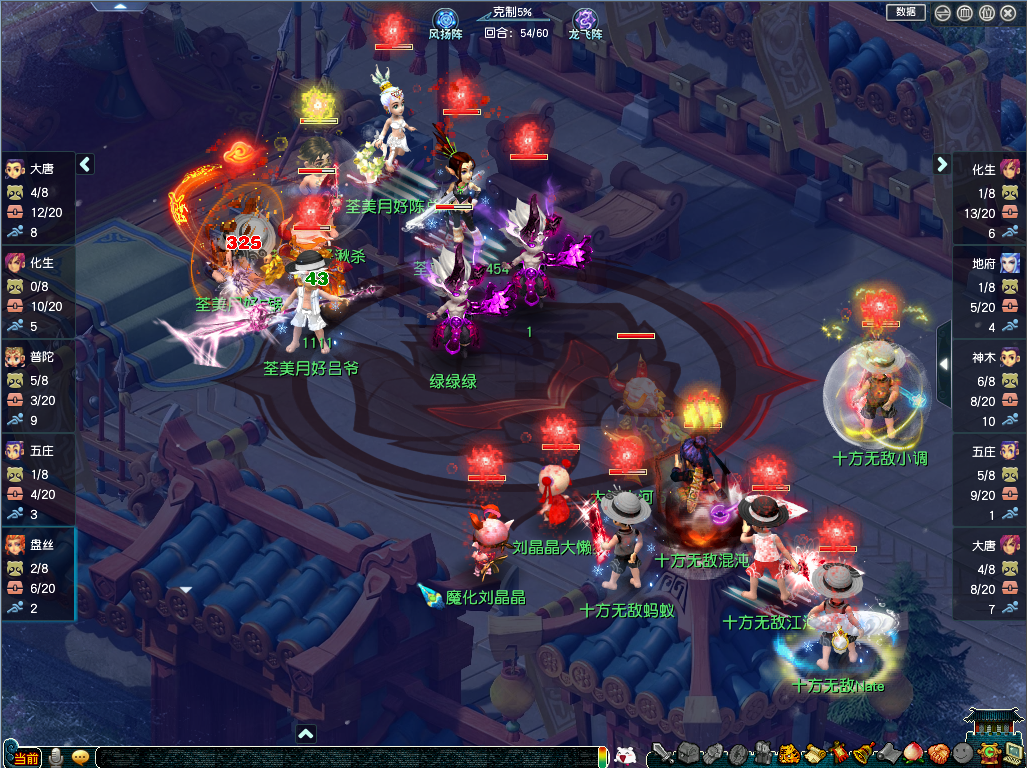Open the peach icon in bottom toolbar
Viewport: 1027px width, 768px height.
click(x=912, y=754)
